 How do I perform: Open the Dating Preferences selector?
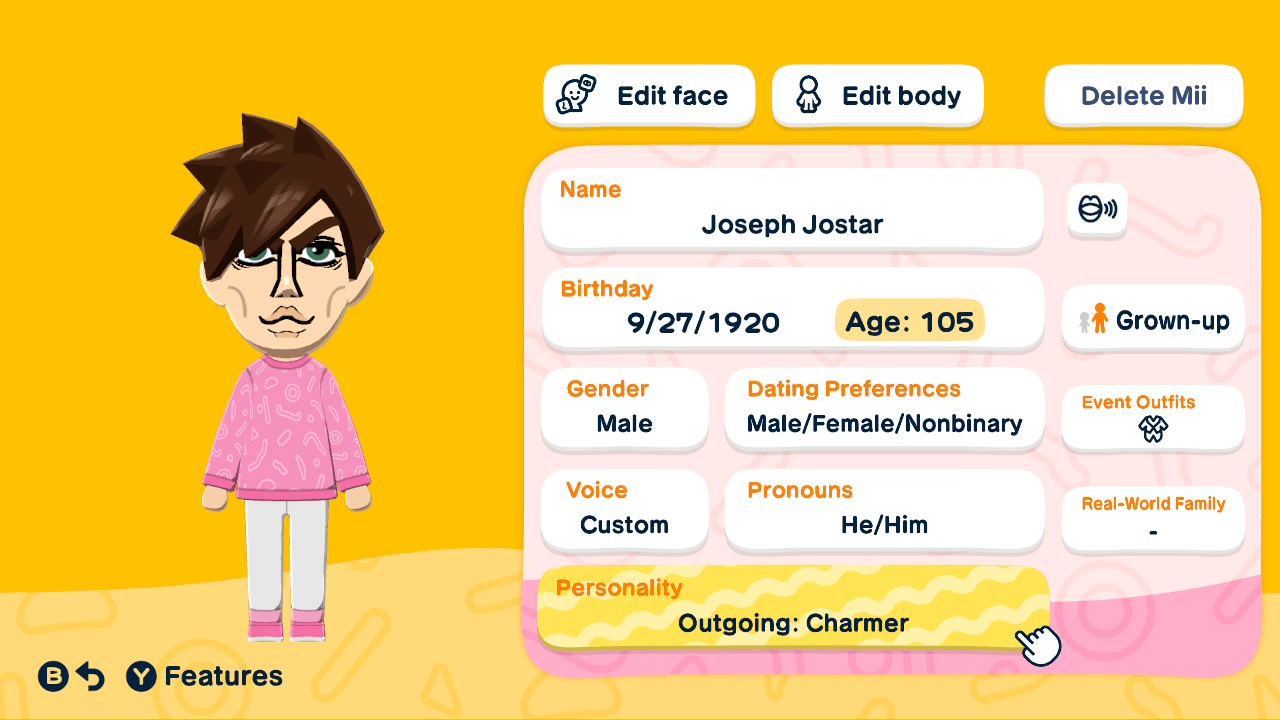coord(884,410)
